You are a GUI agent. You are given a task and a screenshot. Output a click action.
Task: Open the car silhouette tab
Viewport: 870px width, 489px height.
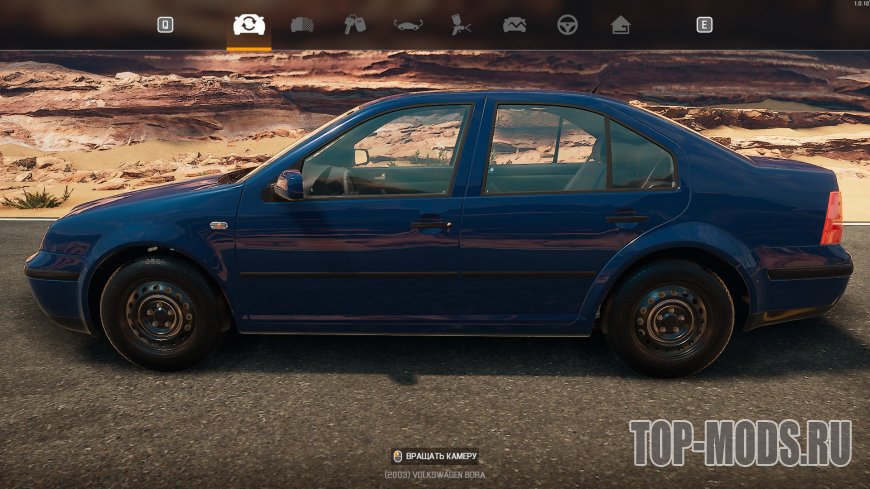(408, 25)
